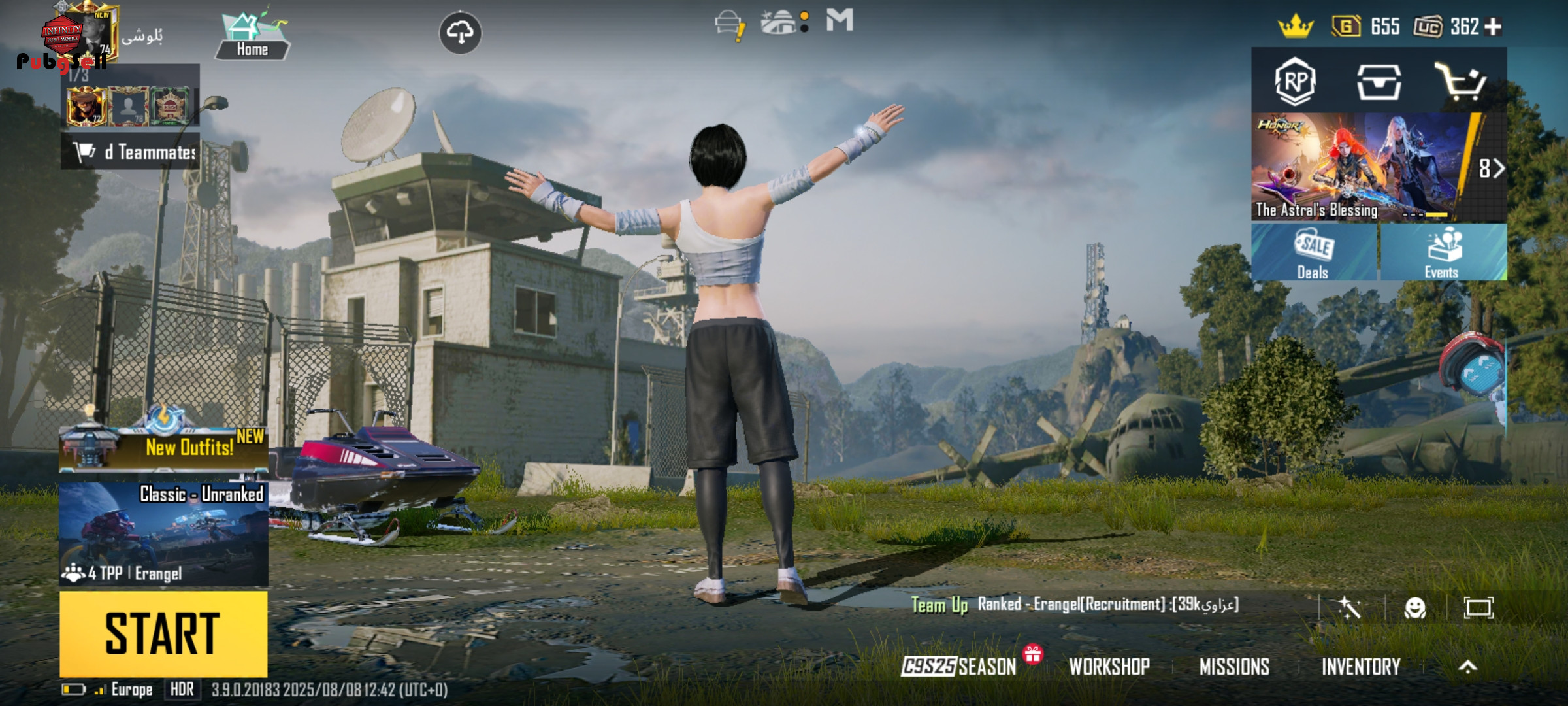This screenshot has height=706, width=1568.
Task: Open the shopping cart shop
Action: tap(1460, 82)
